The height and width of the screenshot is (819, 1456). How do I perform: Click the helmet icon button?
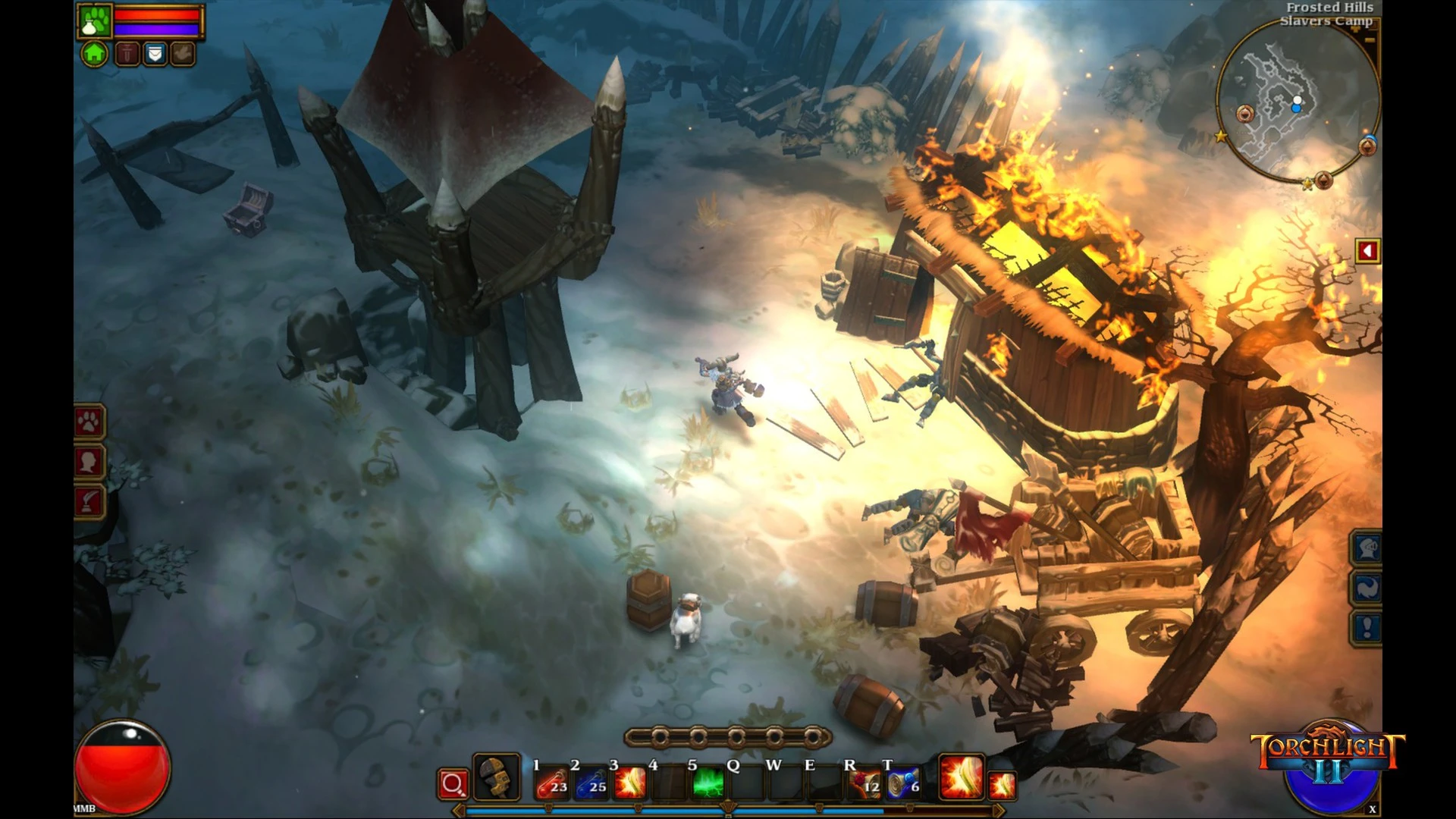click(x=1368, y=548)
